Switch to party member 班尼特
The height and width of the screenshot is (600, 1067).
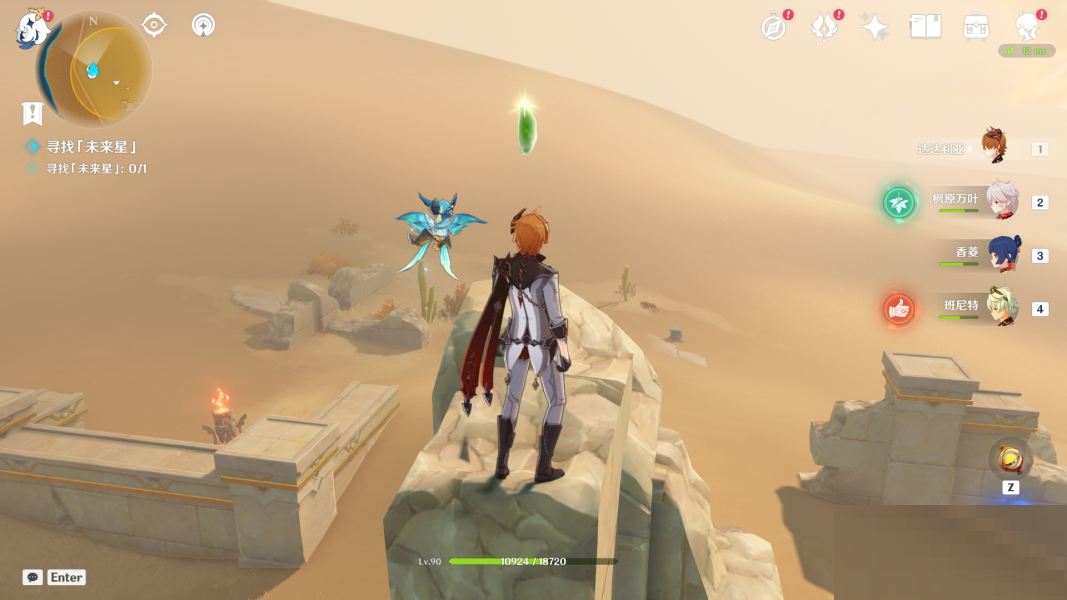pyautogui.click(x=1002, y=307)
